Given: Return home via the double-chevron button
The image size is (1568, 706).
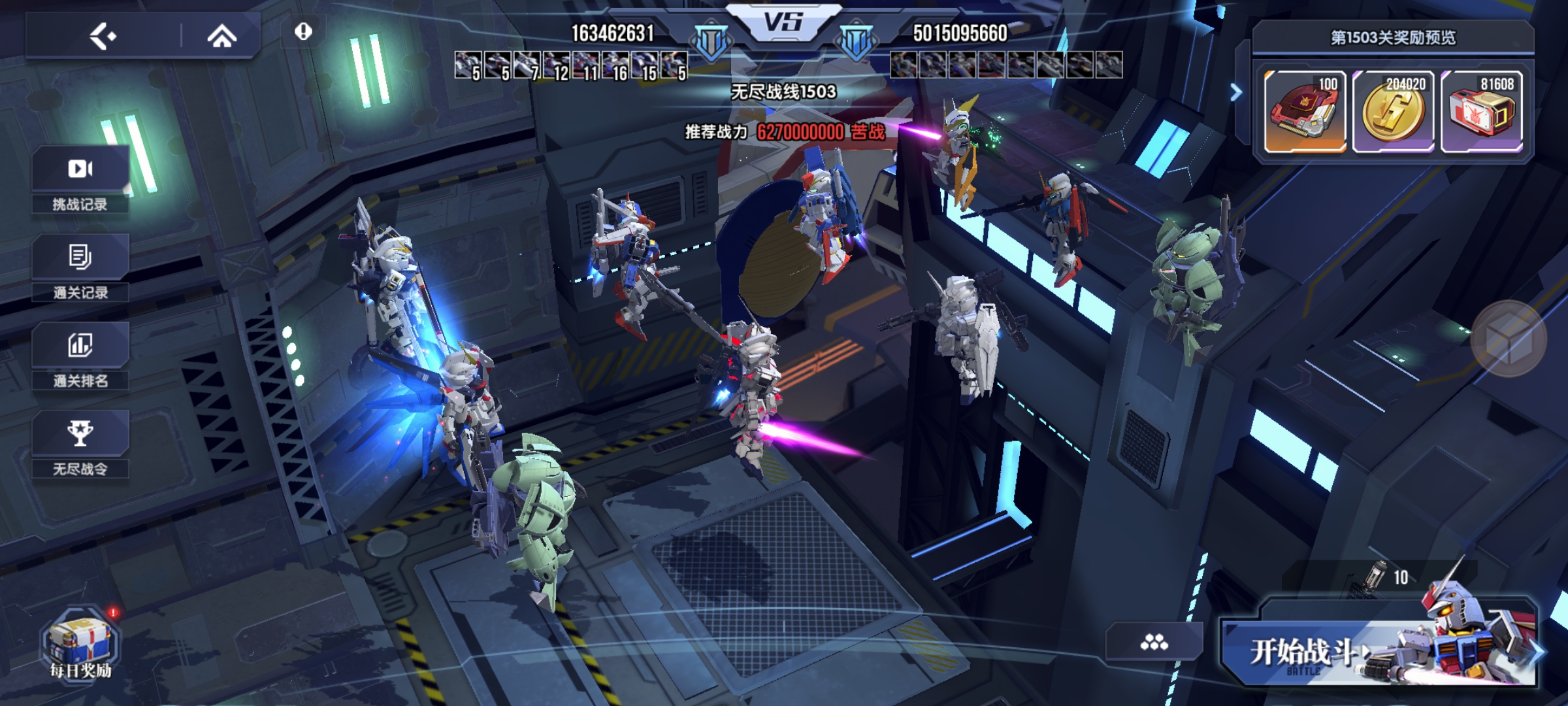Looking at the screenshot, I should pos(221,36).
